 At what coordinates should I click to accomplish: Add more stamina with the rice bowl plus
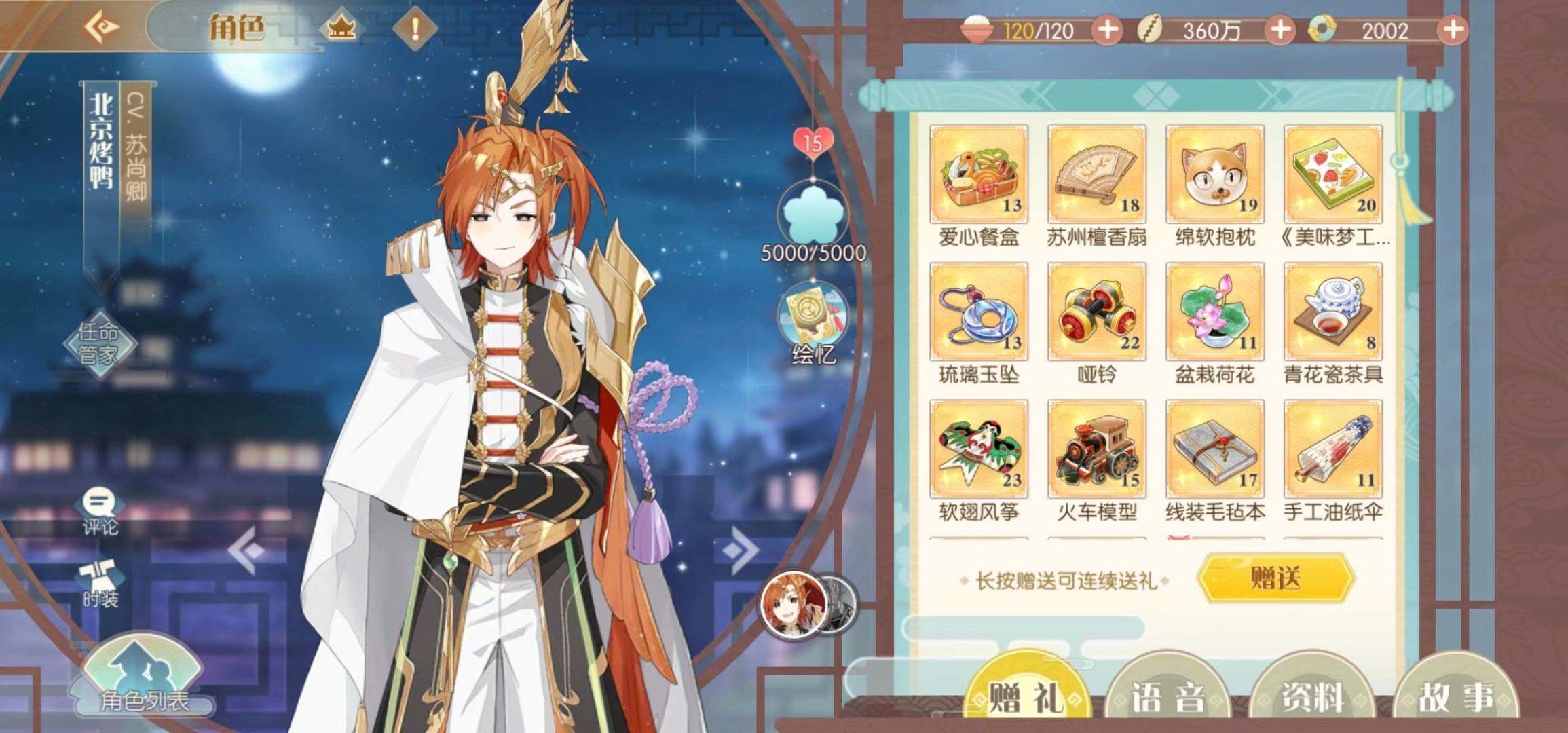click(x=1107, y=31)
